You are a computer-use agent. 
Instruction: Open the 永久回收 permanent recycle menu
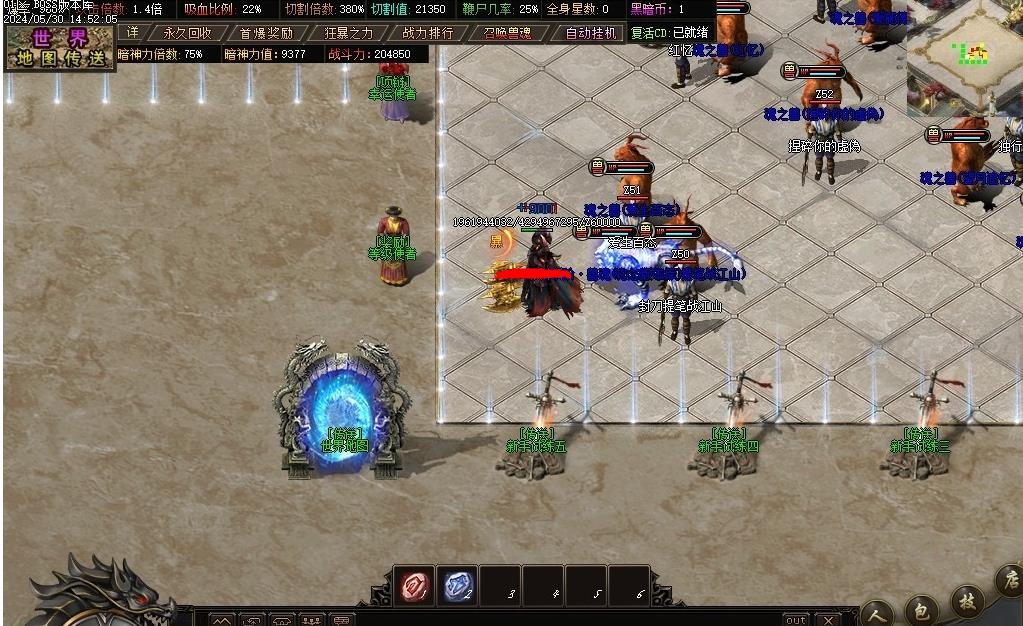[x=188, y=32]
